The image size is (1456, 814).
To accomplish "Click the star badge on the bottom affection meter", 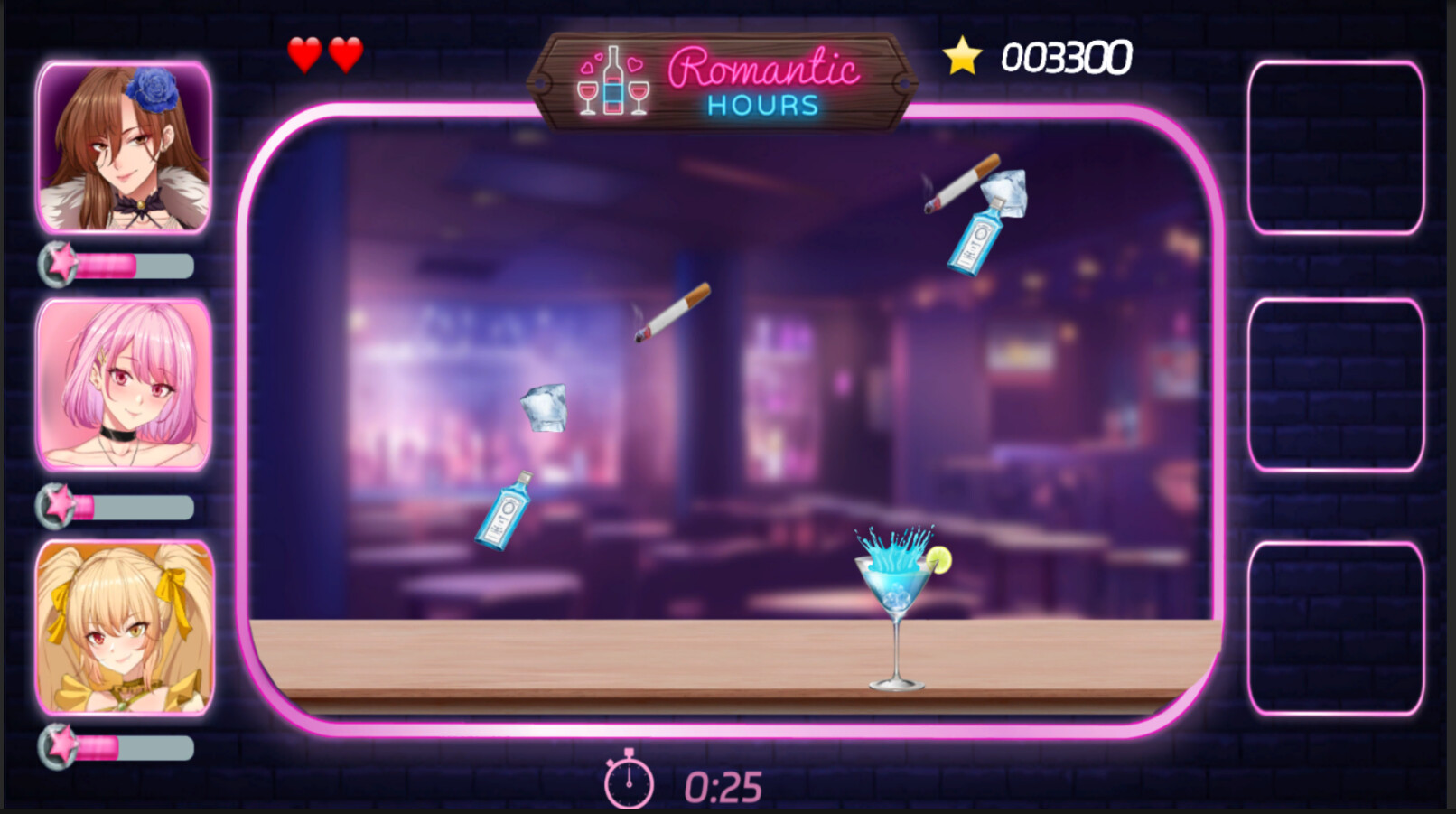I will (x=57, y=748).
